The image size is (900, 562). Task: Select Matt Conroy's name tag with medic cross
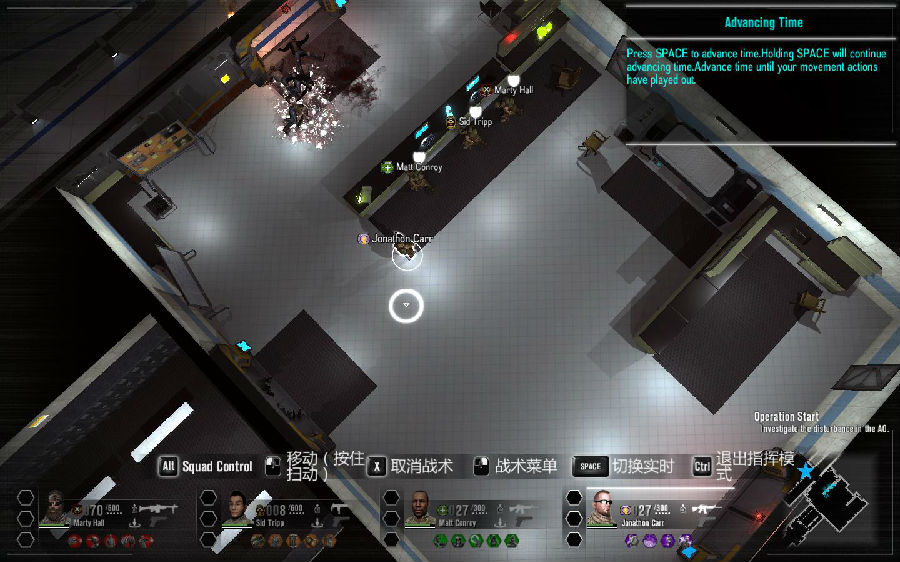tap(412, 167)
